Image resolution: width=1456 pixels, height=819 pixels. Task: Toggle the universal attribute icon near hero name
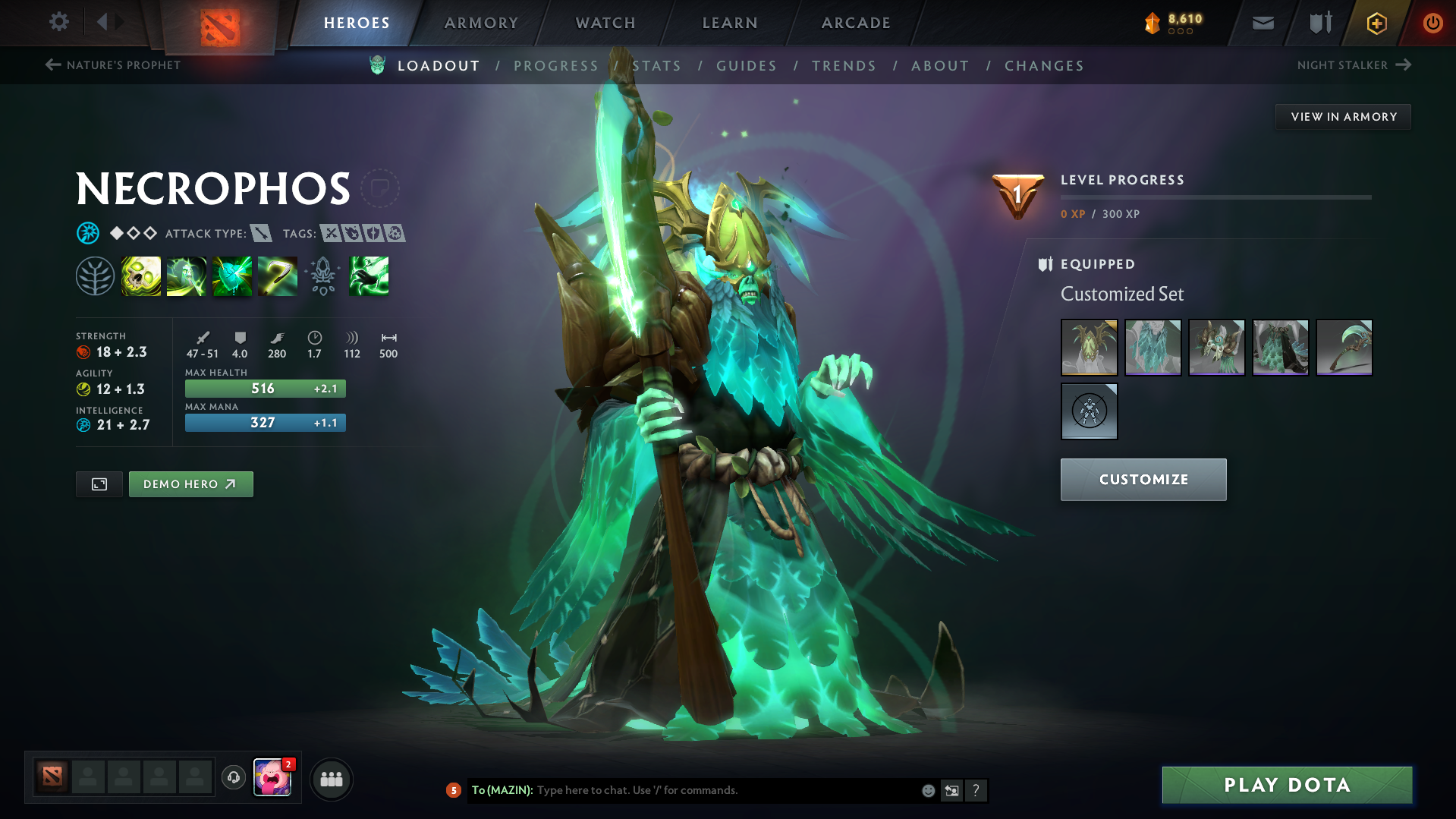[x=88, y=233]
